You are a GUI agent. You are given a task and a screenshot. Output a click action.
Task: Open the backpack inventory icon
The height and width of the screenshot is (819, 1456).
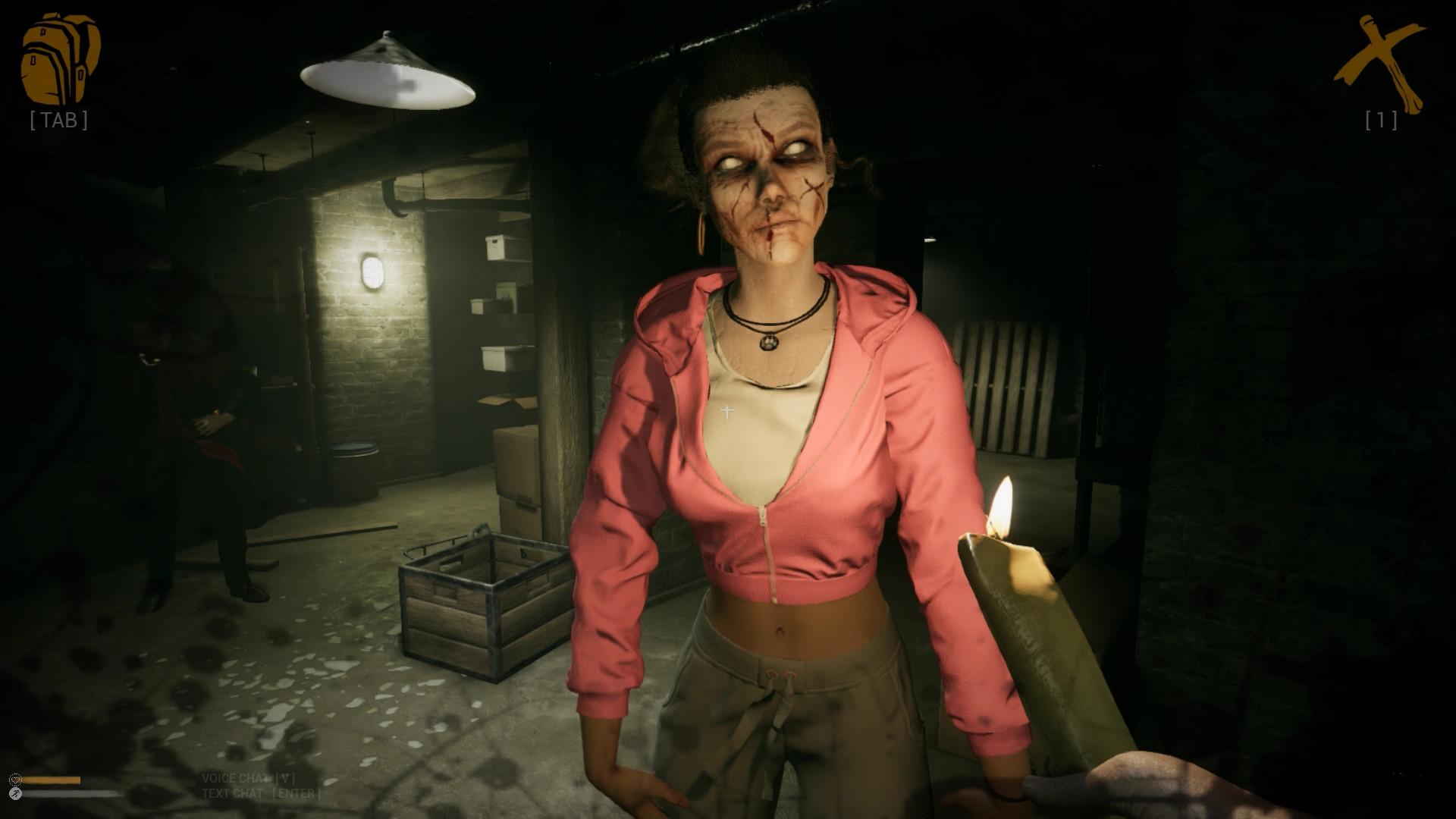(x=60, y=58)
